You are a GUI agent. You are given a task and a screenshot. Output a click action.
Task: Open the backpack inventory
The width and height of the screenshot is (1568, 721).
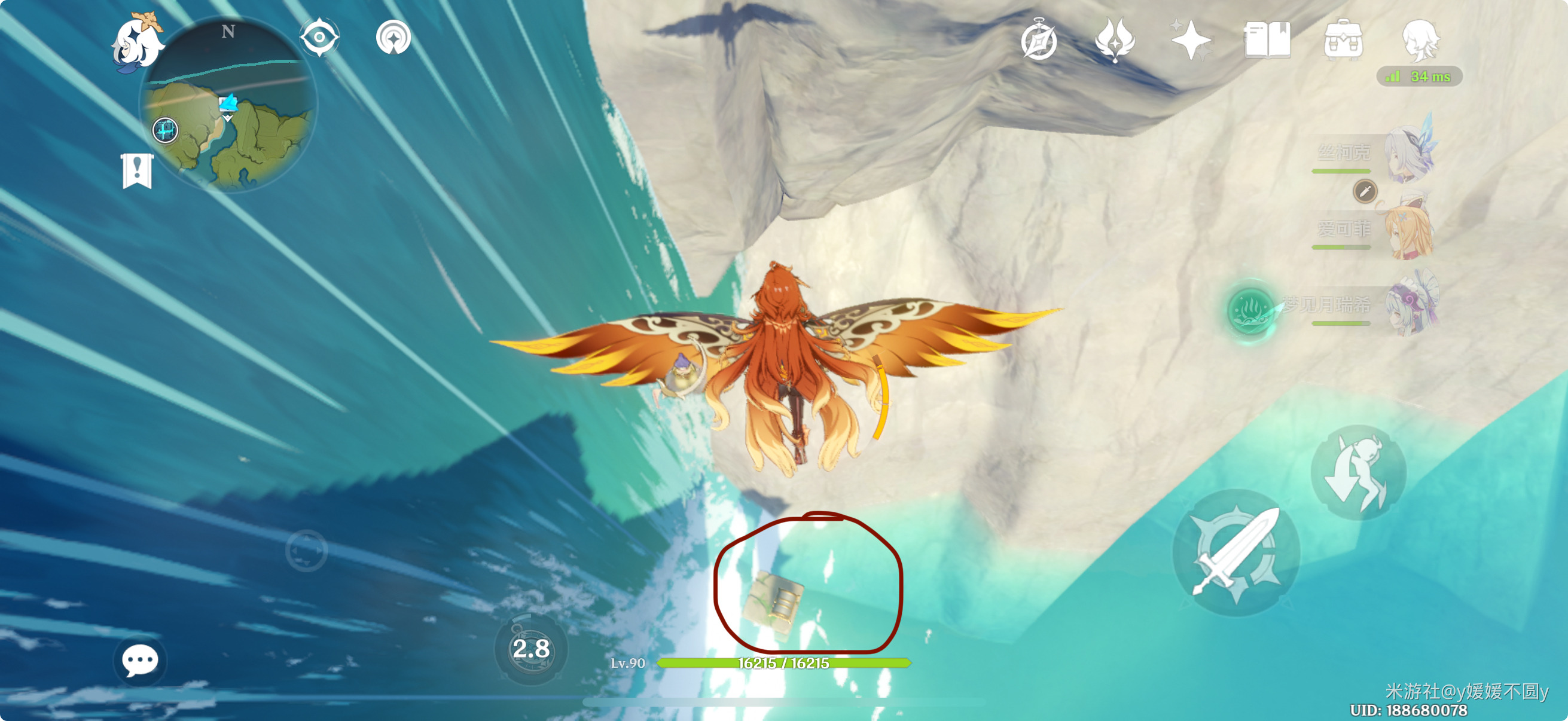coord(1343,40)
